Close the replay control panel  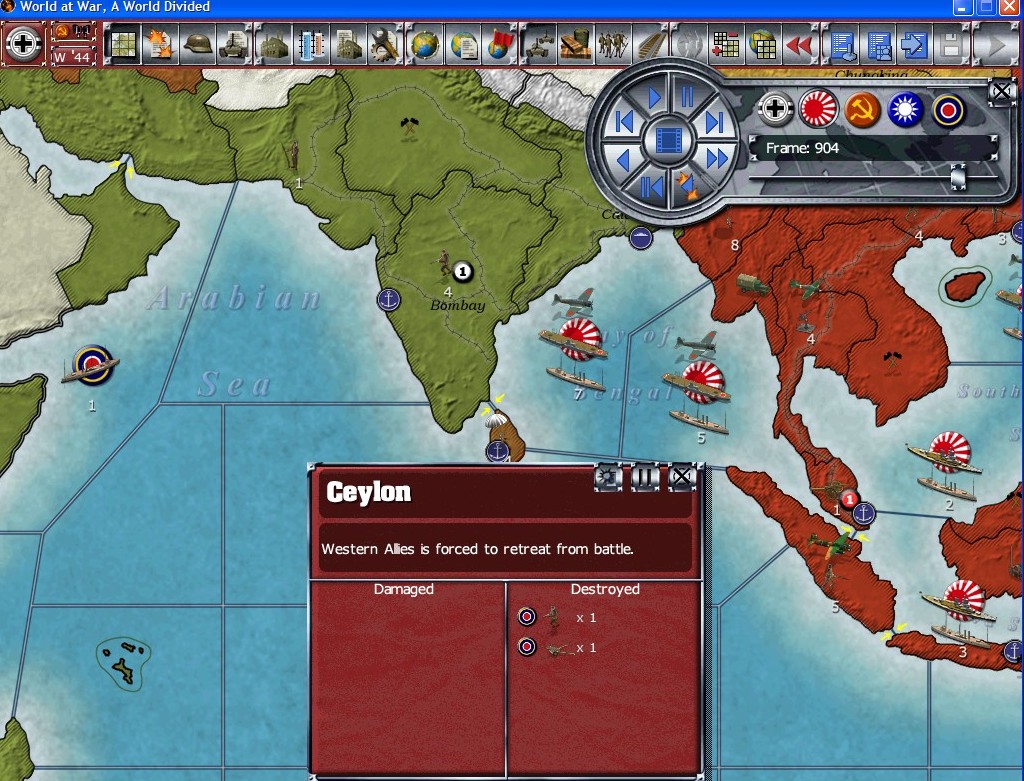coord(1000,93)
